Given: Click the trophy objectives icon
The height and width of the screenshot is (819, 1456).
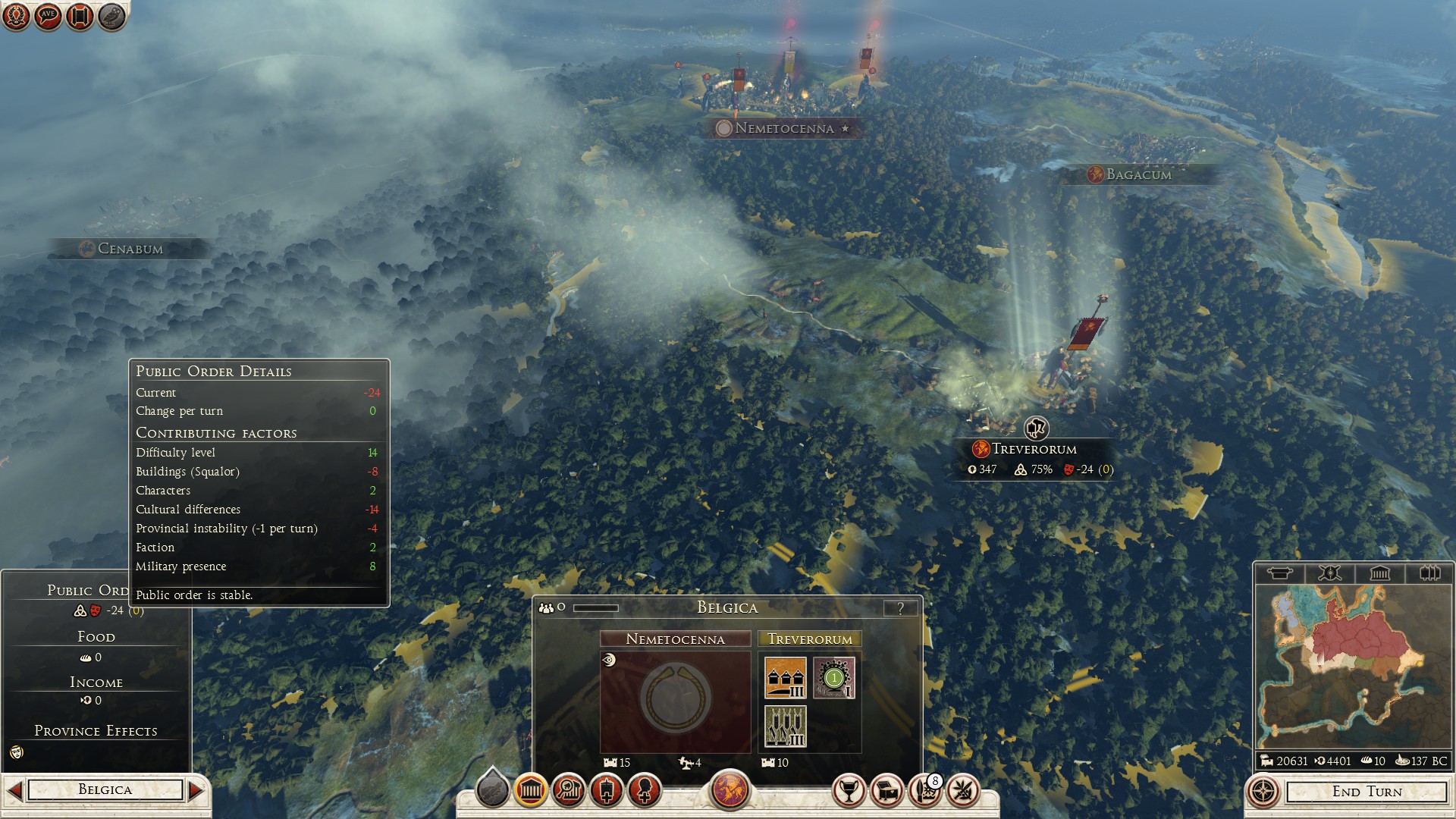Looking at the screenshot, I should 850,792.
